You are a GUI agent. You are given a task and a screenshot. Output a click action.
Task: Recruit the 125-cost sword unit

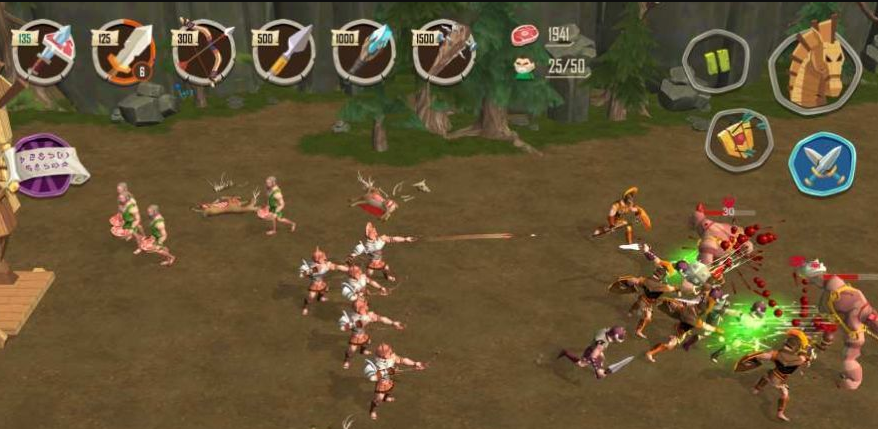point(124,51)
